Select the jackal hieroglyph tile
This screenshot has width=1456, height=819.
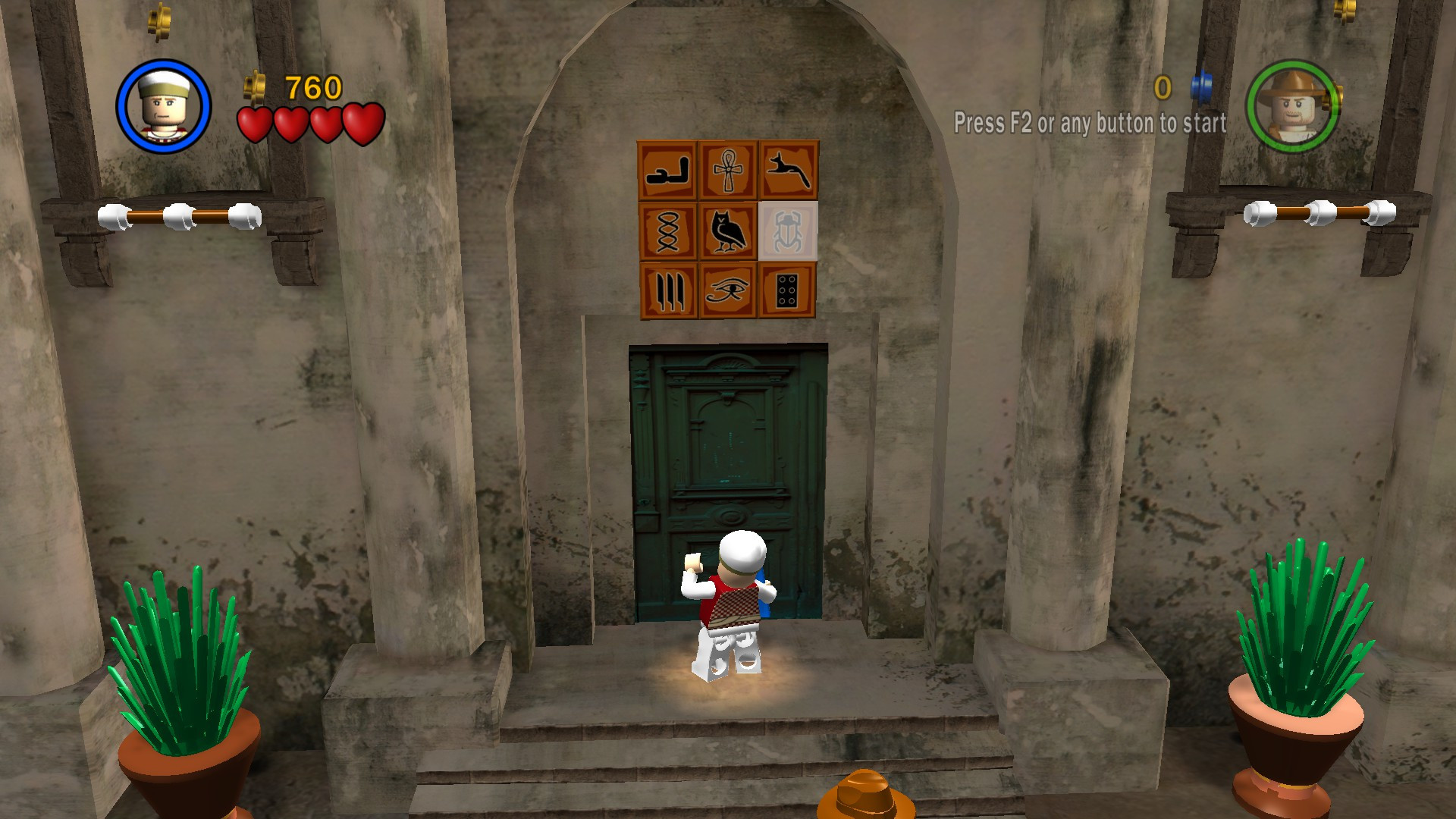789,171
